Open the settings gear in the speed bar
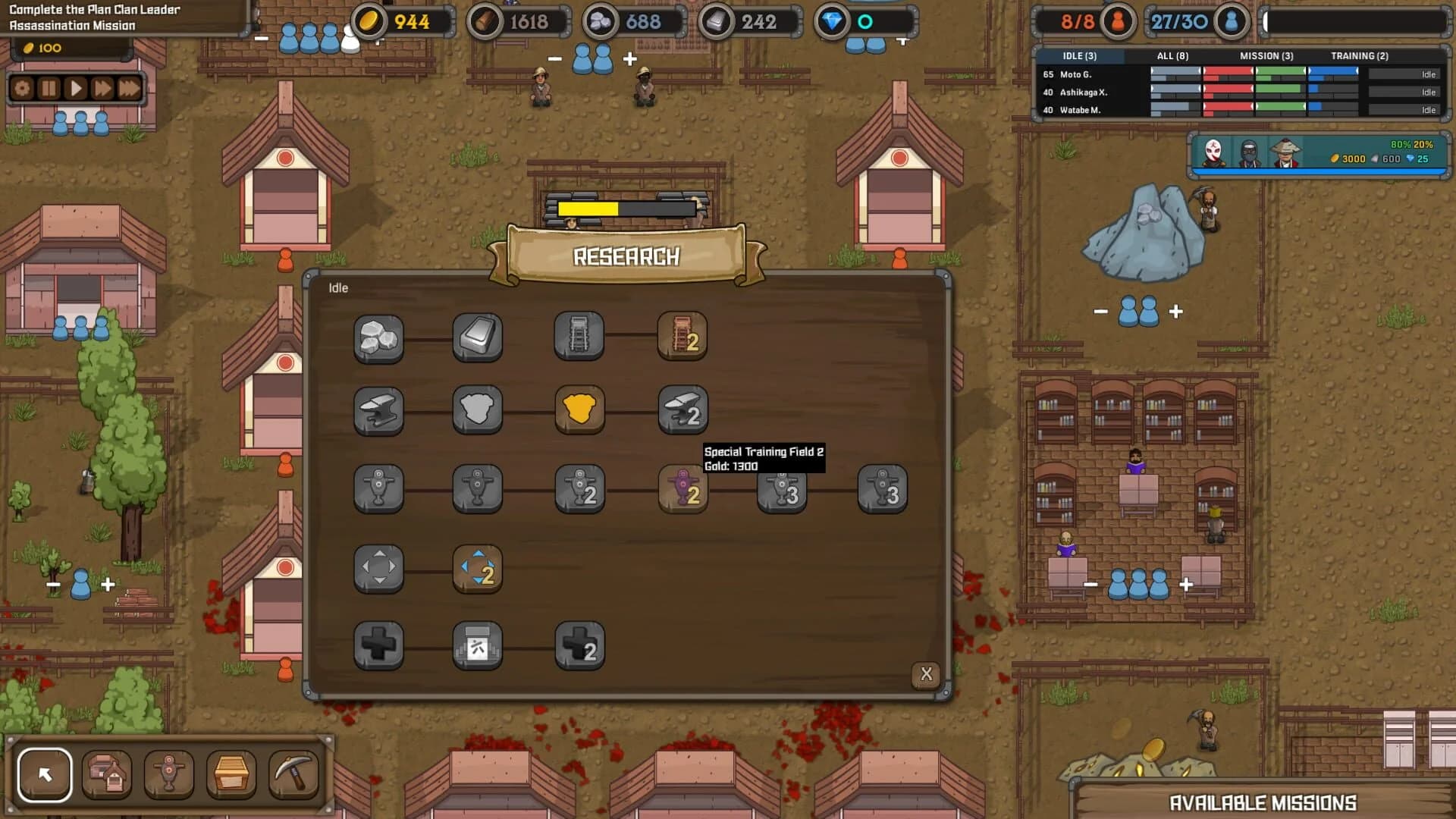This screenshot has height=819, width=1456. click(23, 87)
